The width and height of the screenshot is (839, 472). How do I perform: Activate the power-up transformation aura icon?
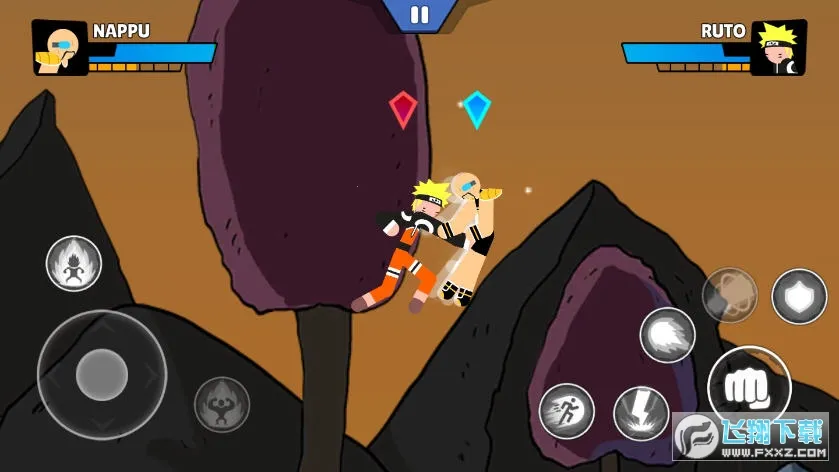[74, 263]
